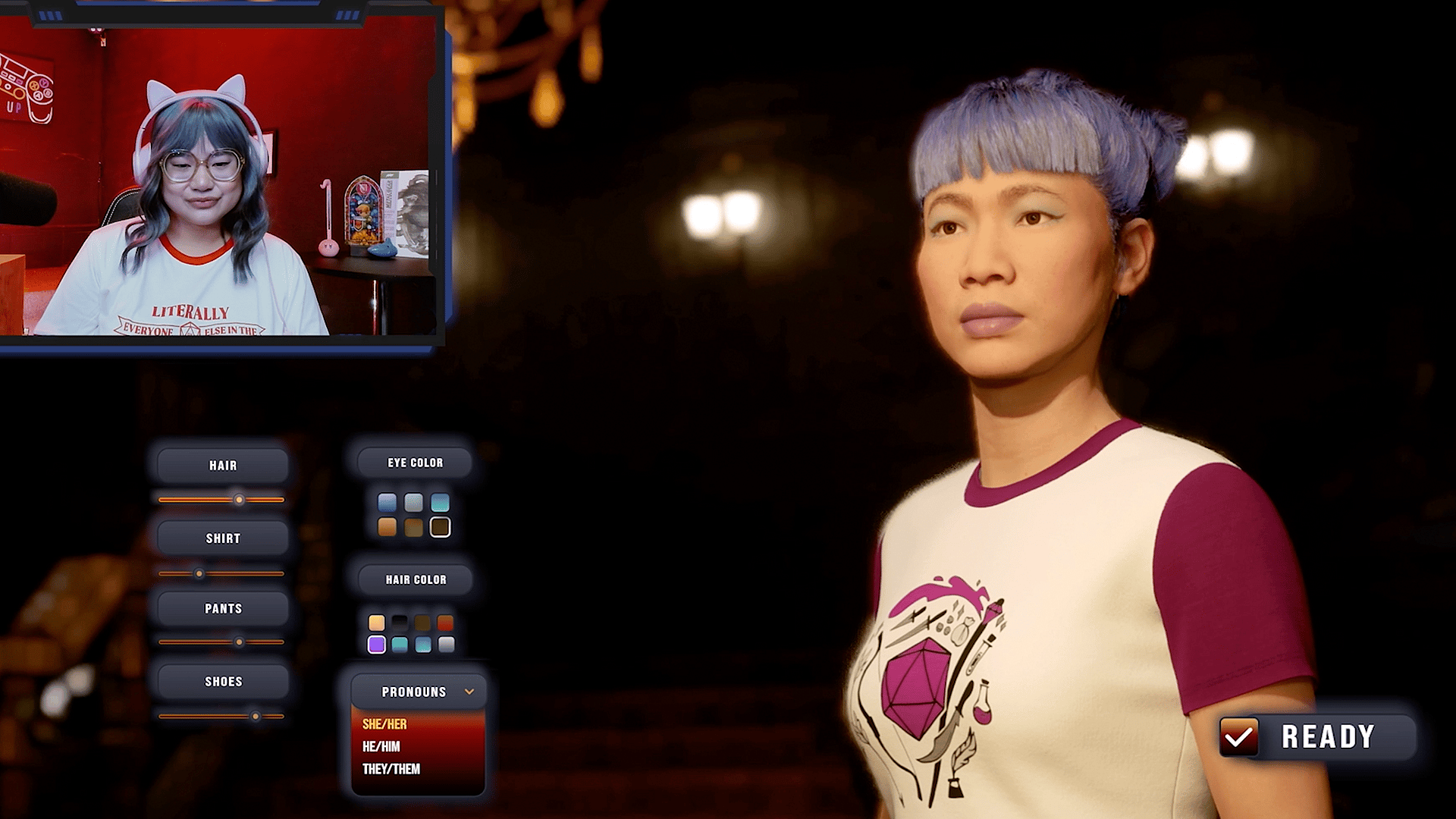Screen dimensions: 1456x819
Task: Choose the blonde hair color swatch
Action: click(376, 623)
